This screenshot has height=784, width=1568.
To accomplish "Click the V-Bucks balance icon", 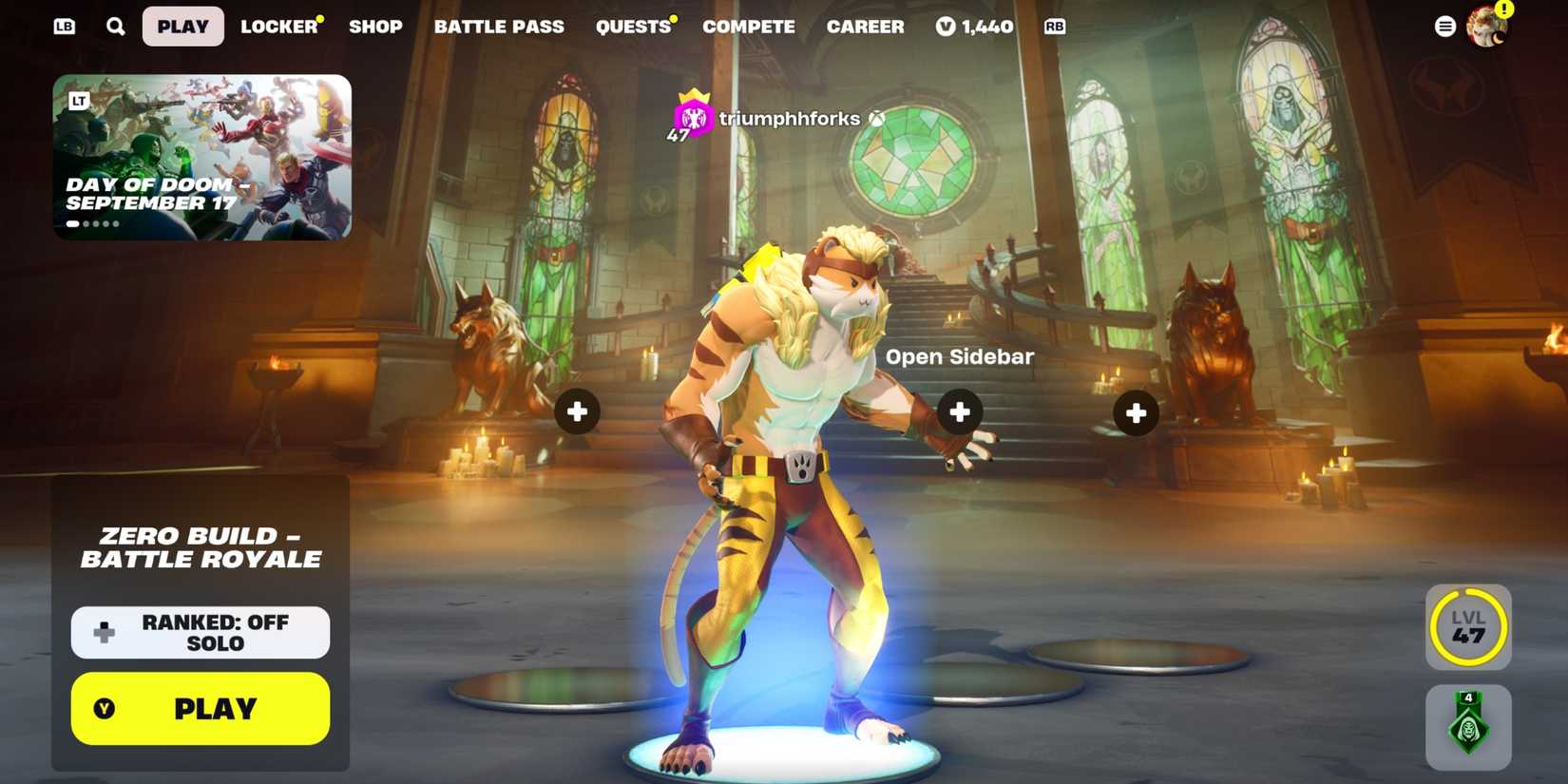I will (945, 26).
